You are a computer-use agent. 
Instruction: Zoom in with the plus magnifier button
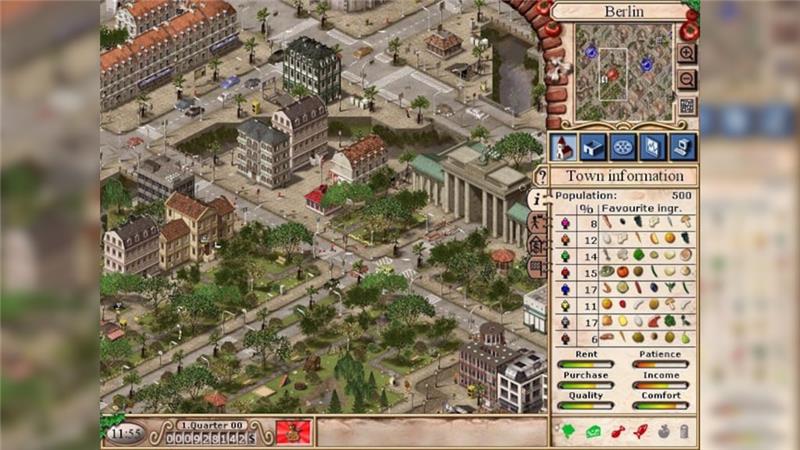click(x=687, y=53)
